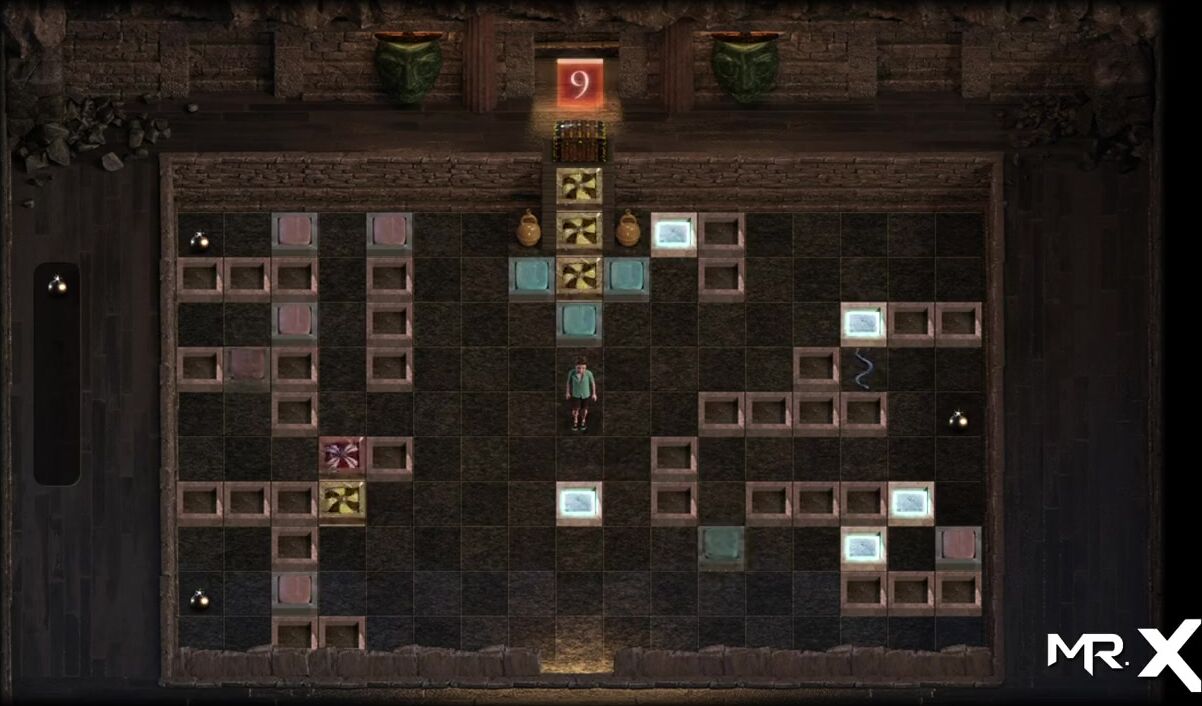Select the bomb in the side inventory panel
This screenshot has height=706, width=1202.
coord(58,286)
